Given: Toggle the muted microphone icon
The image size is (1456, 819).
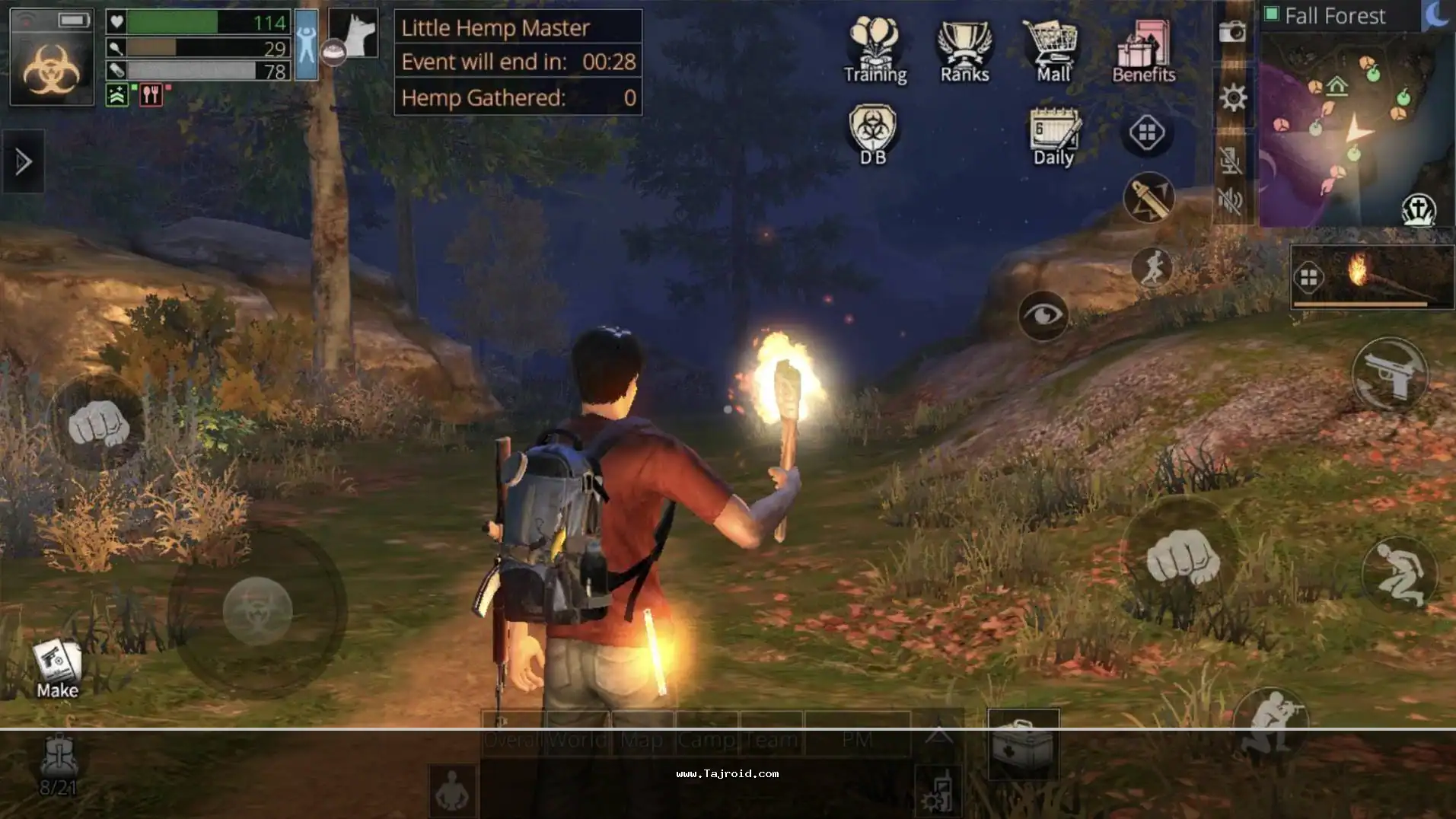Looking at the screenshot, I should tap(1231, 160).
